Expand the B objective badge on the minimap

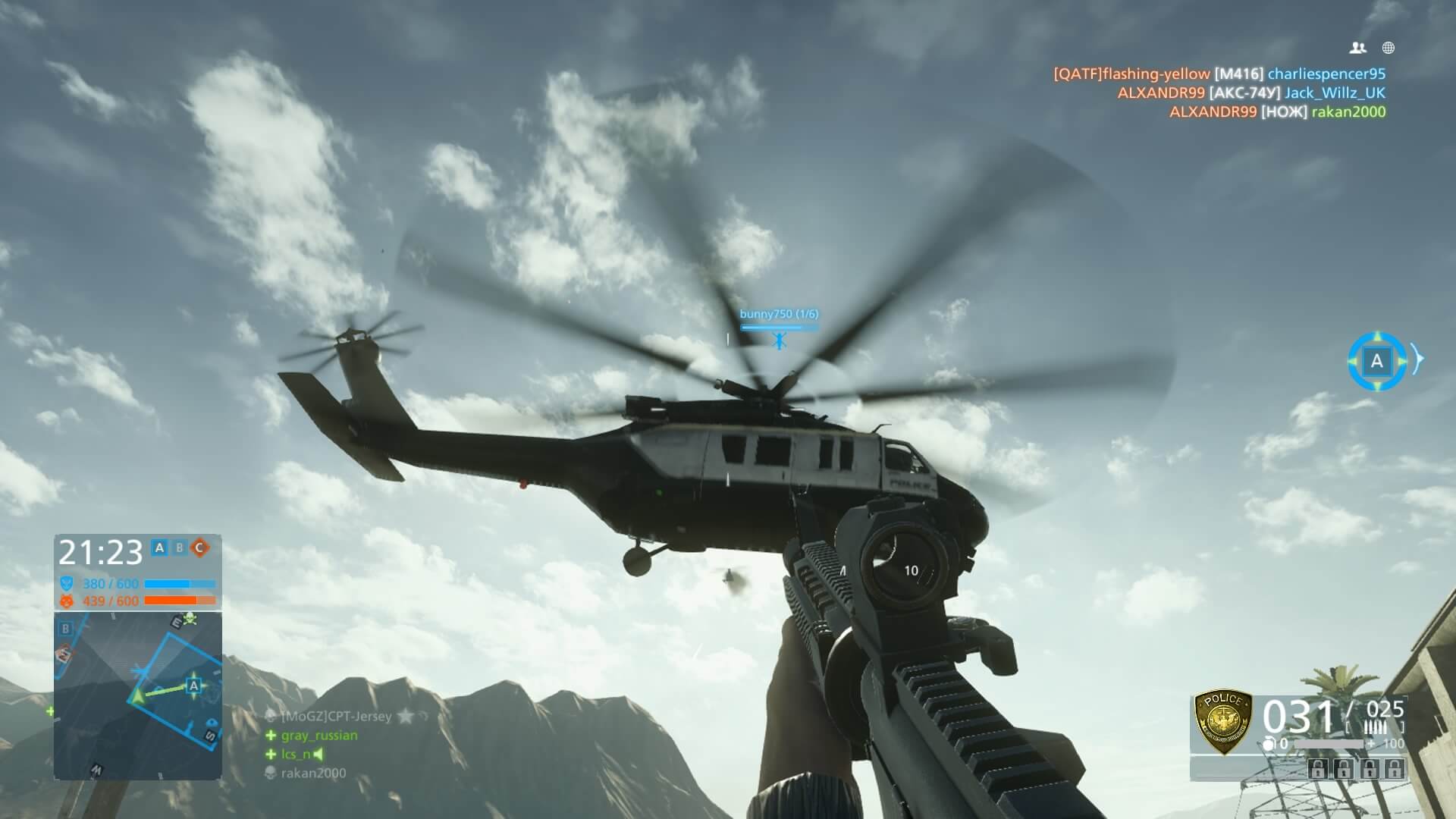[x=65, y=627]
